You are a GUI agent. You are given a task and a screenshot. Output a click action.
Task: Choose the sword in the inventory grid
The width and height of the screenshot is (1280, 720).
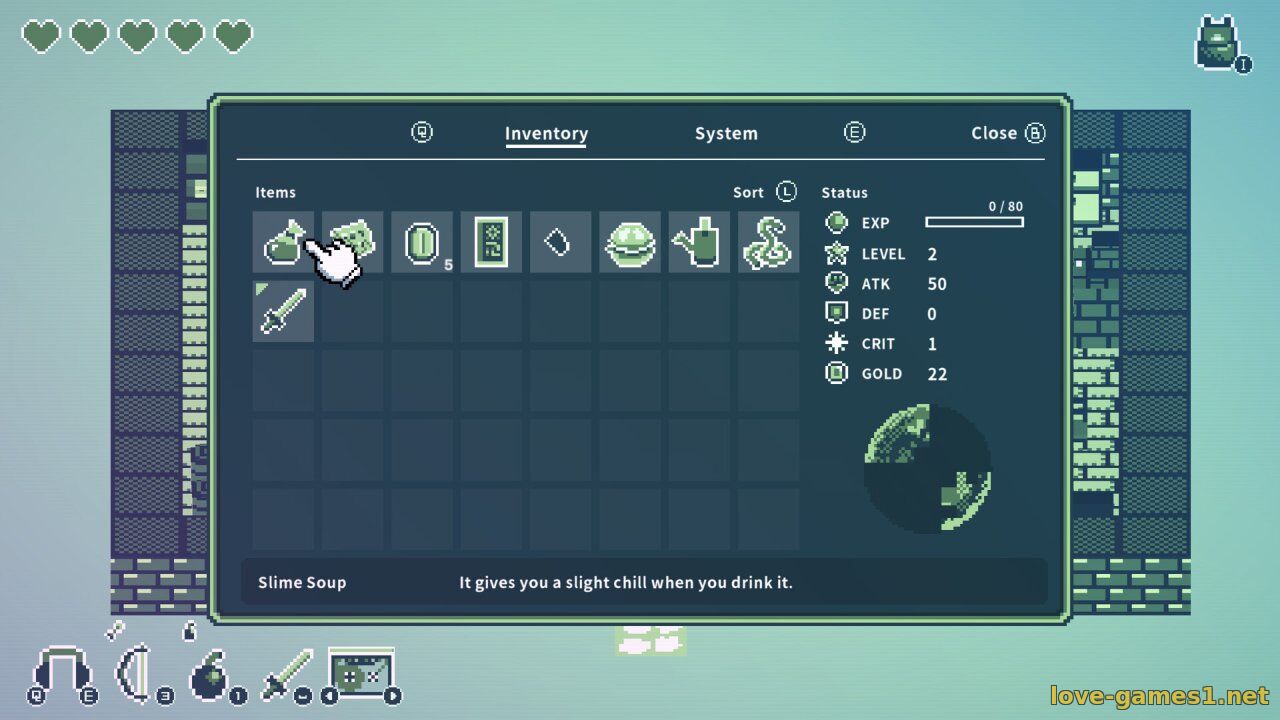point(282,311)
